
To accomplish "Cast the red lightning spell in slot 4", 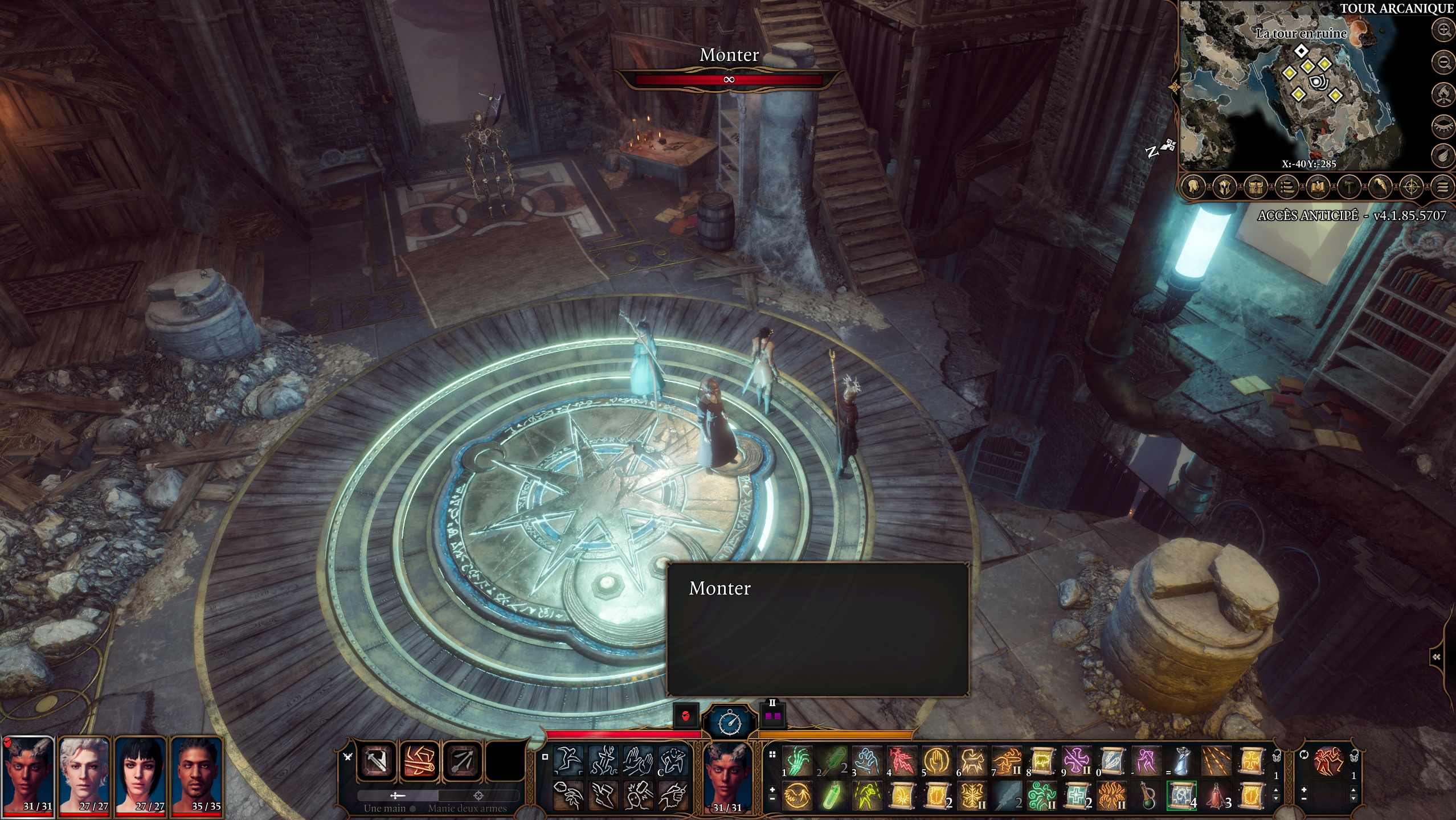I will pyautogui.click(x=902, y=761).
